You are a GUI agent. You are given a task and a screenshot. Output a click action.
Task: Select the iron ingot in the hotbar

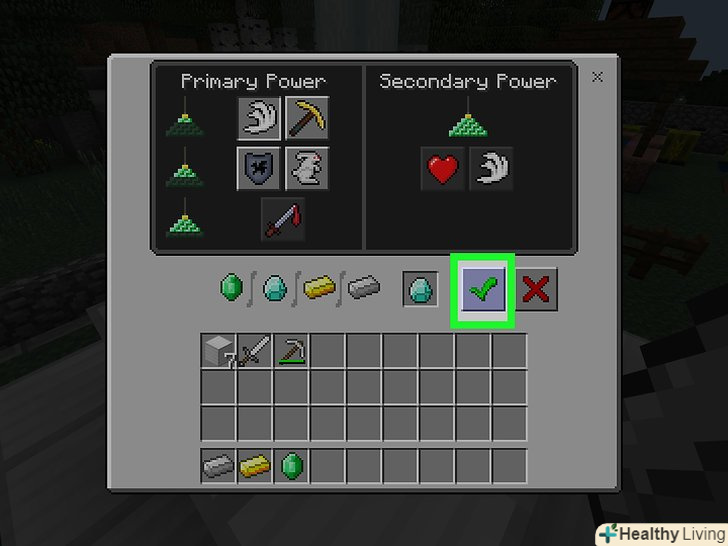coord(219,466)
